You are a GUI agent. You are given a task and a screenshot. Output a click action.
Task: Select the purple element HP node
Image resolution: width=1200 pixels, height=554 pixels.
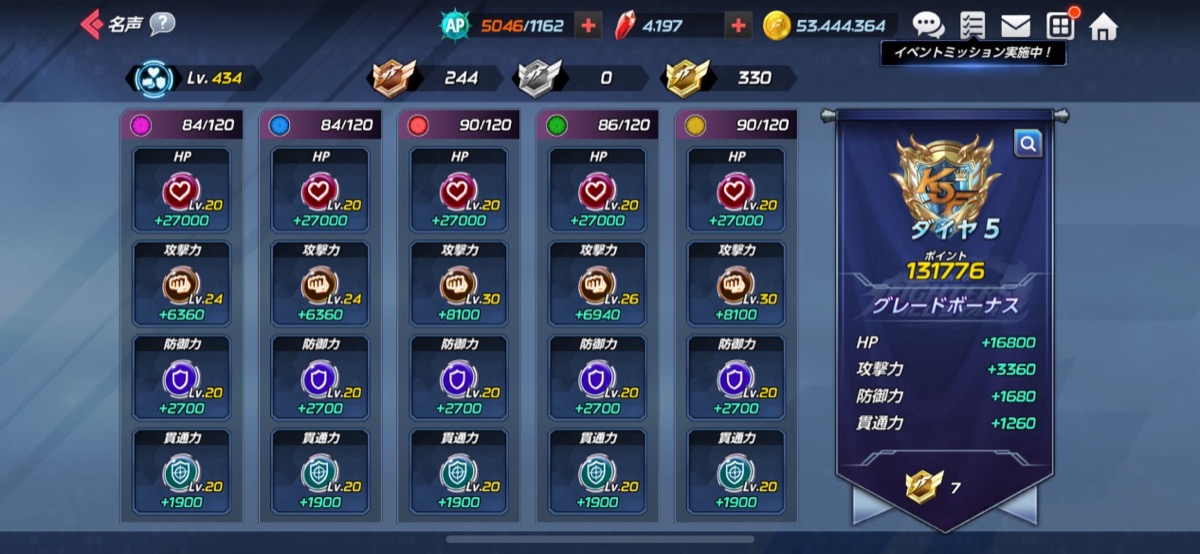coord(181,191)
